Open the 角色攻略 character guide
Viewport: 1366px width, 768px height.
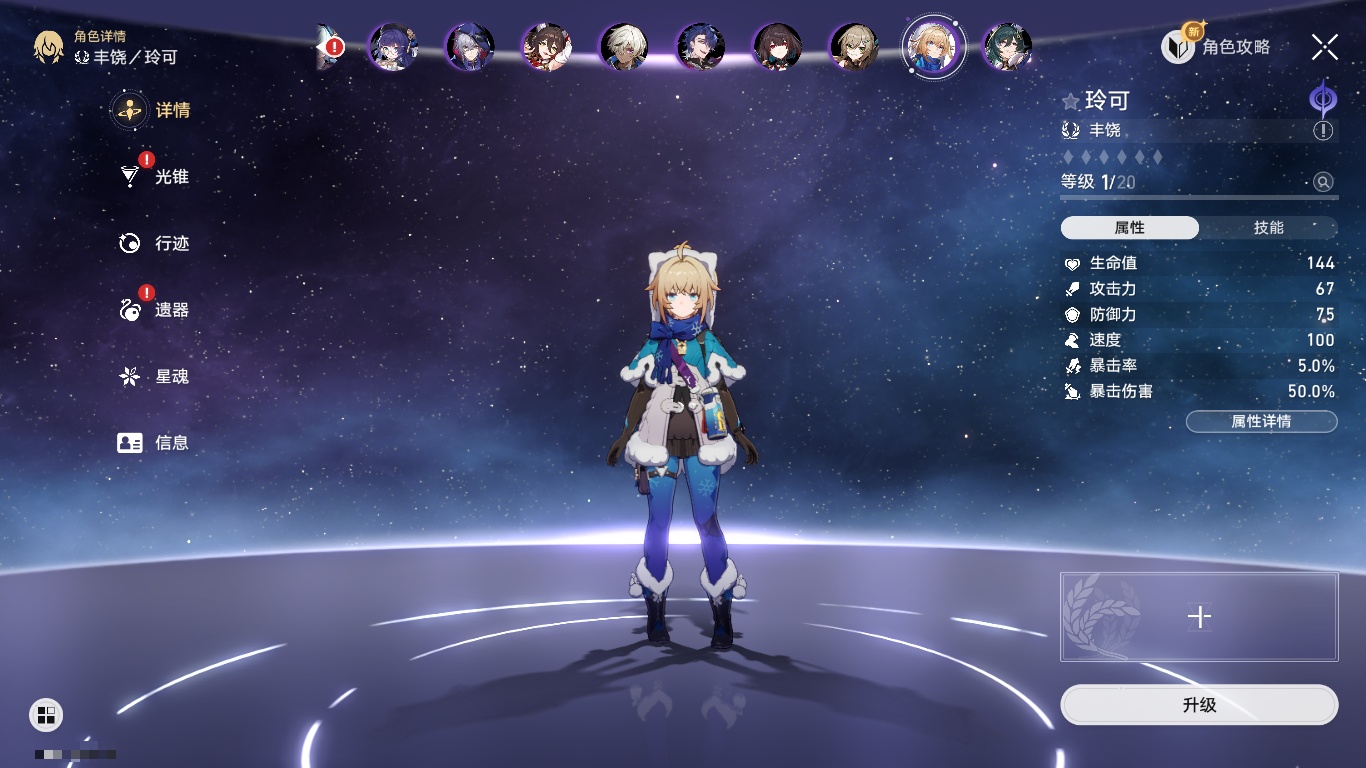coord(1216,46)
